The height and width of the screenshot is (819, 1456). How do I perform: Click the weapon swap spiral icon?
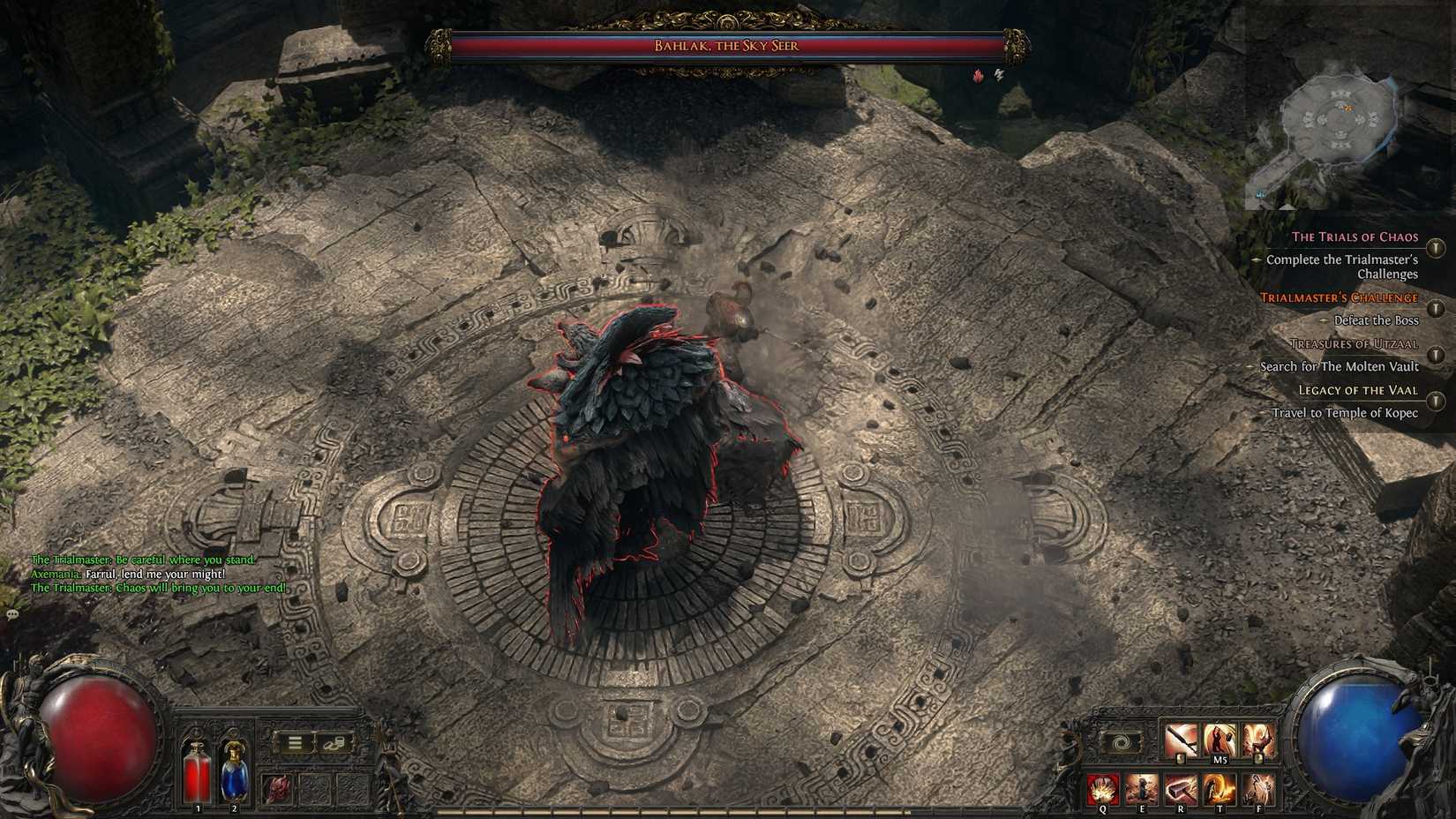pos(1121,742)
